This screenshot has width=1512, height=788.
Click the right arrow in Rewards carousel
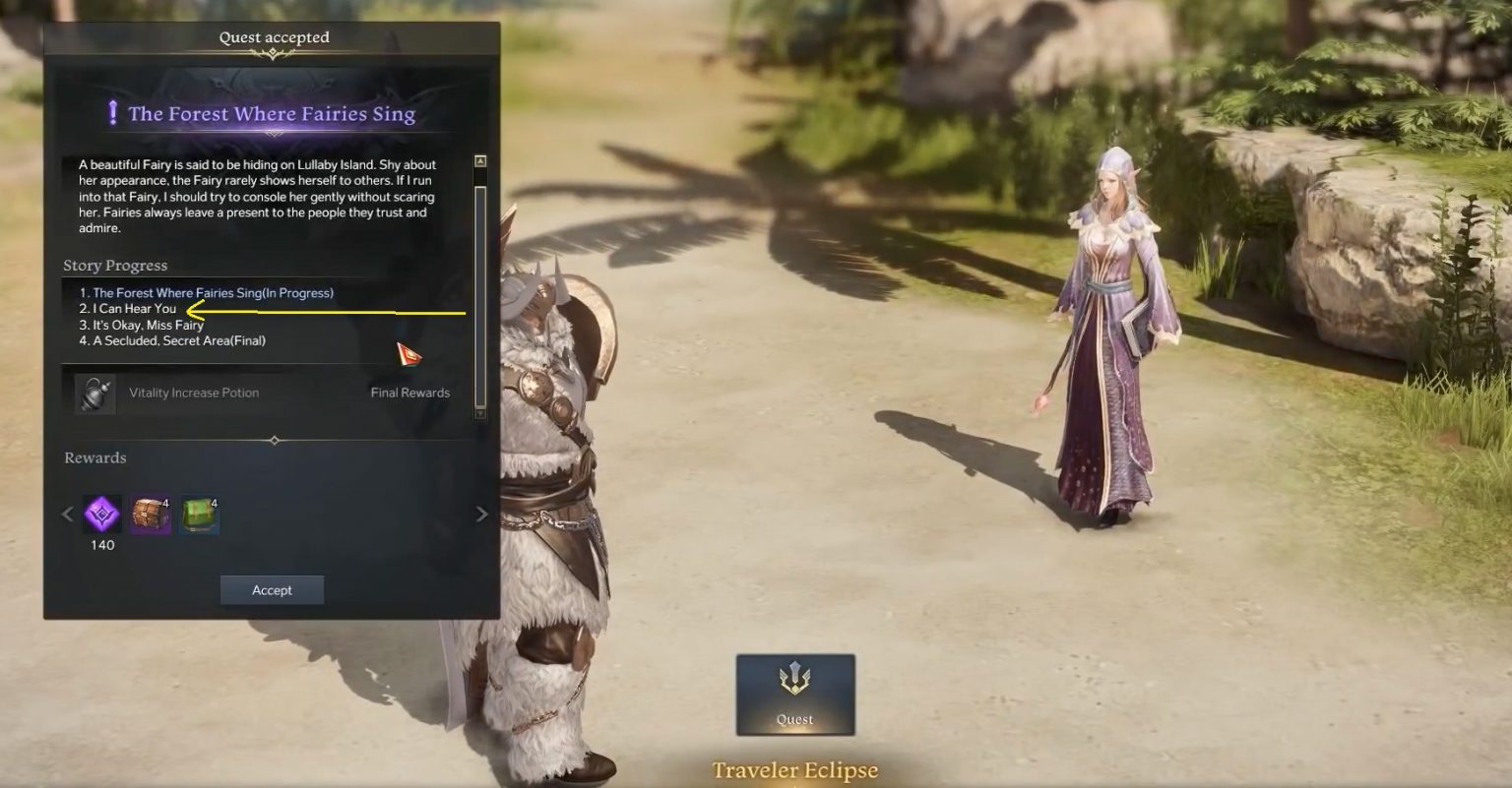pyautogui.click(x=481, y=514)
